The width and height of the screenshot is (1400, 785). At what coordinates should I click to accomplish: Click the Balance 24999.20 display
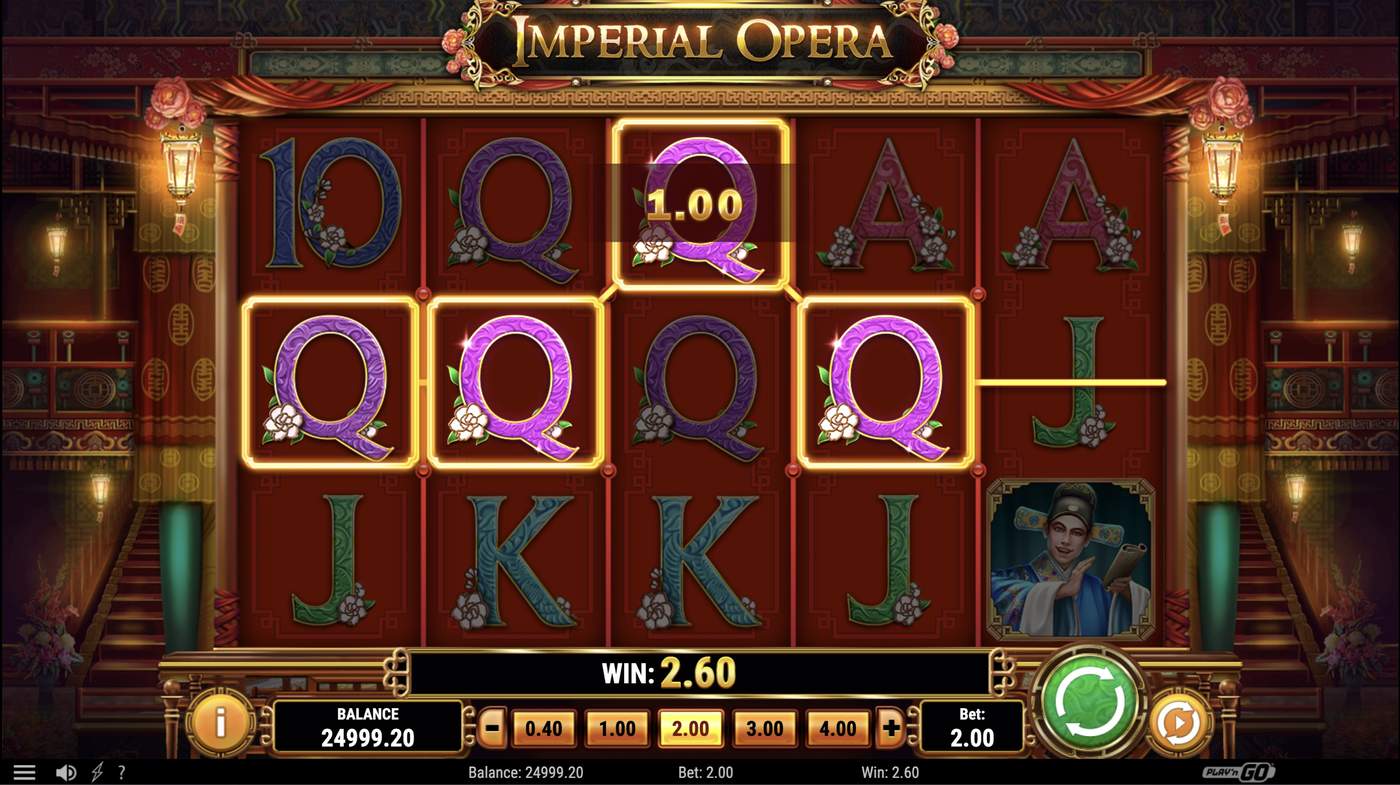tap(368, 727)
